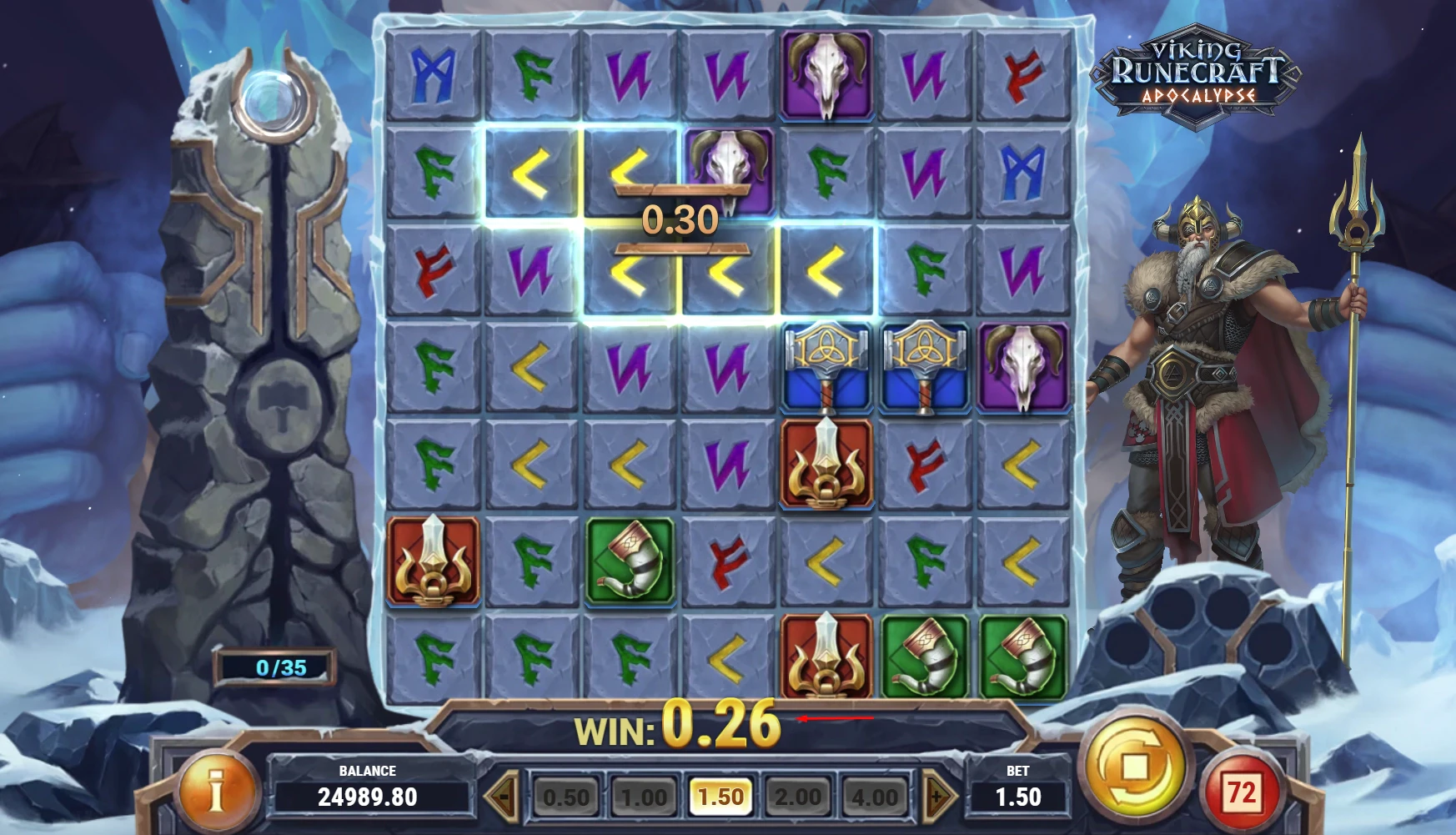
Task: Click the ram skull symbol in the top row
Action: point(827,73)
